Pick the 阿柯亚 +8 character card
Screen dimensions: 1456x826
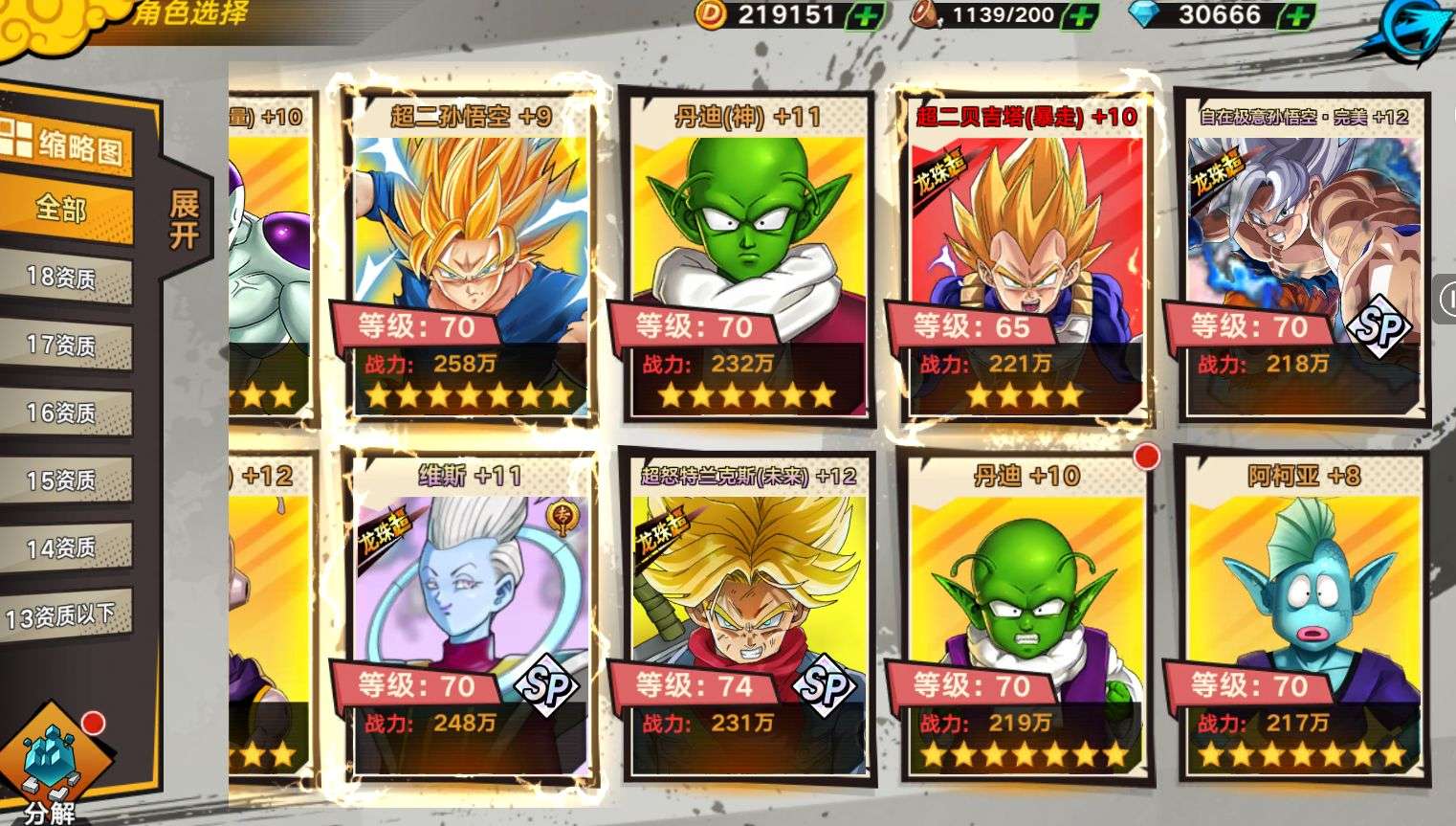(x=1303, y=613)
